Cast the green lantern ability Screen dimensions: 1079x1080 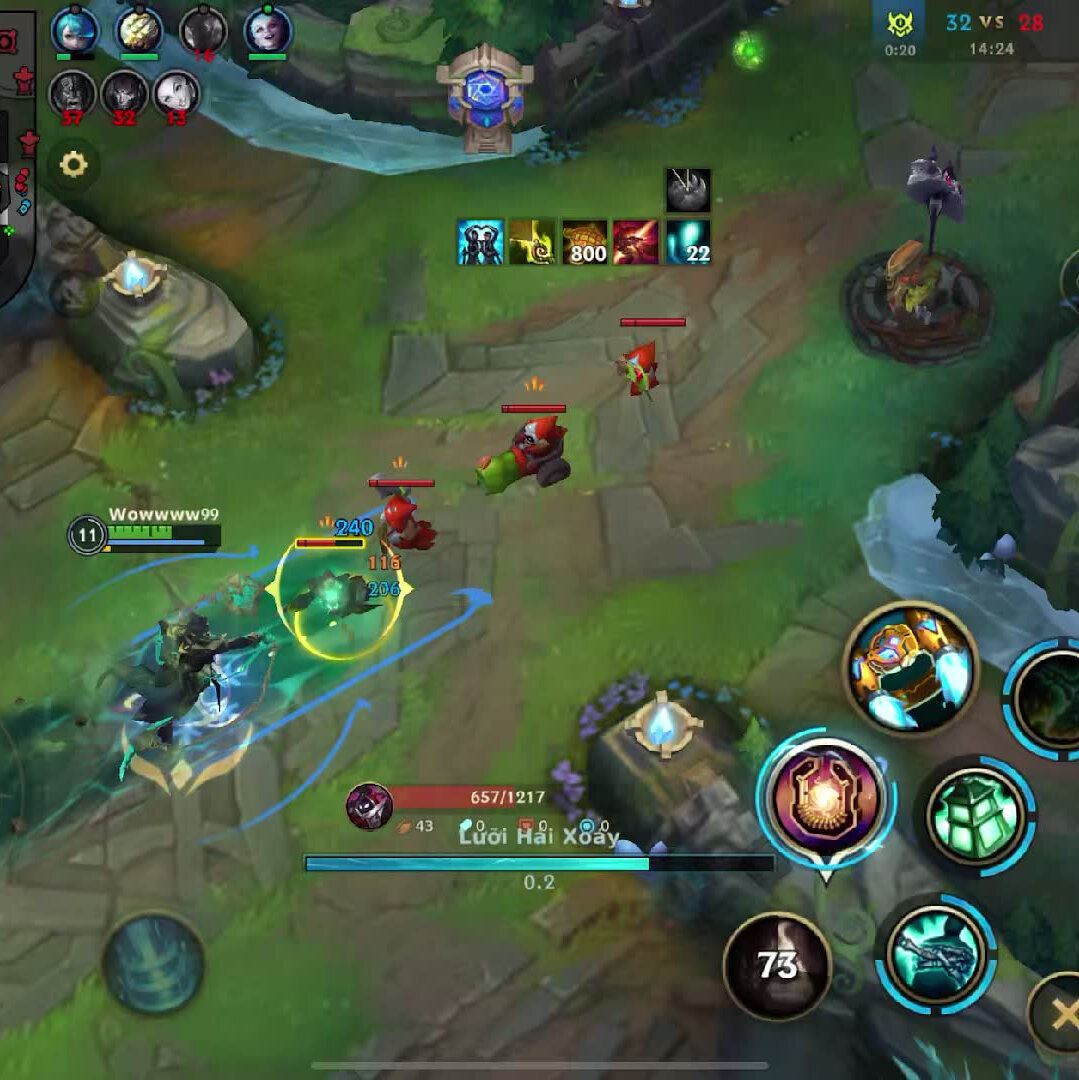(x=976, y=817)
